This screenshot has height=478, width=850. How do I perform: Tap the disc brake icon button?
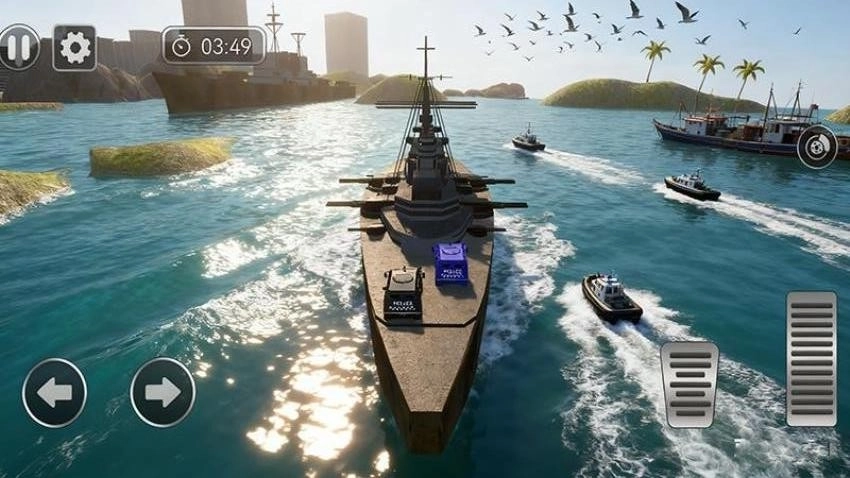[x=817, y=147]
